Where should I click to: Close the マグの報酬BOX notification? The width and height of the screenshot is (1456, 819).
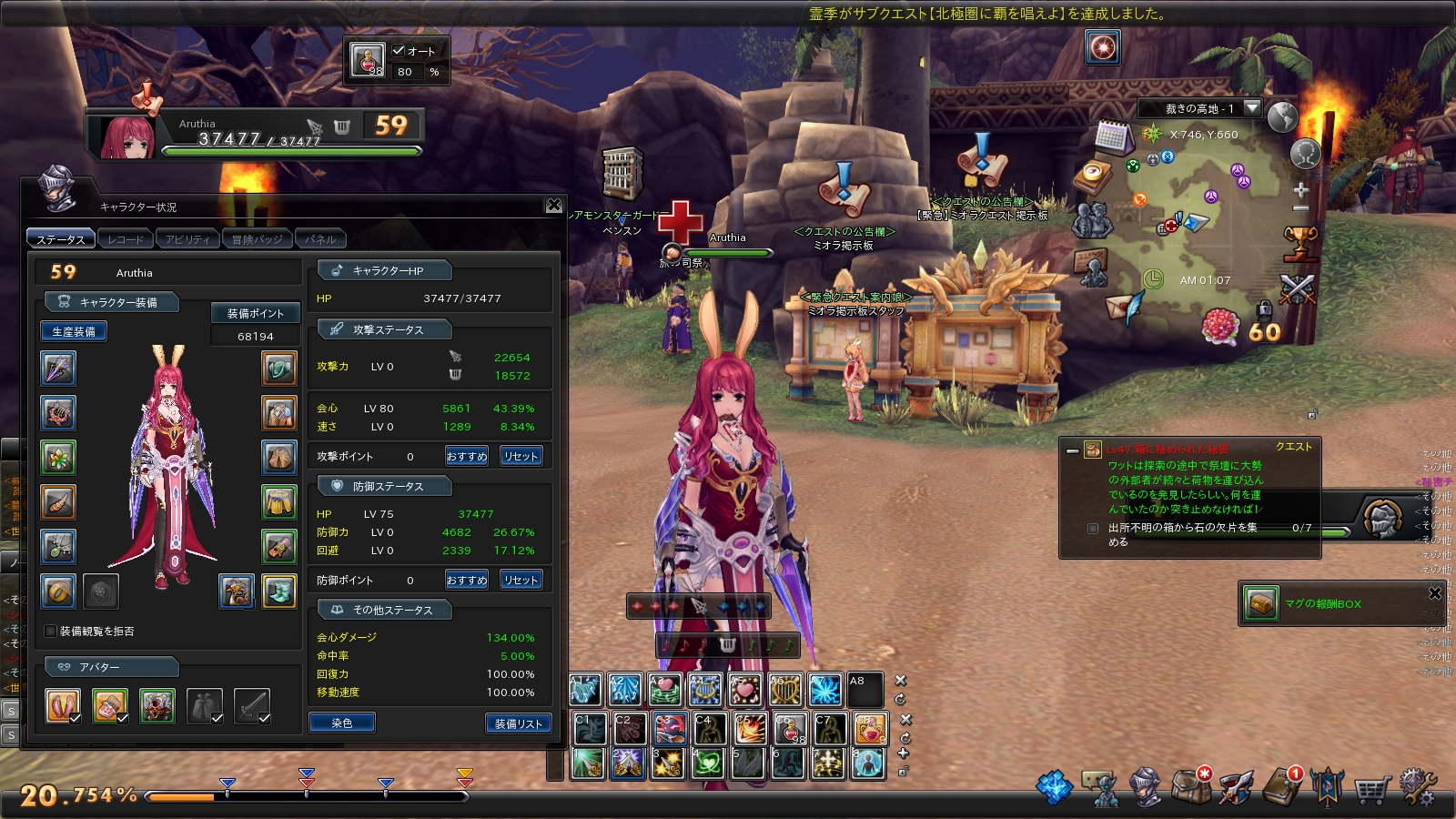coord(1435,593)
